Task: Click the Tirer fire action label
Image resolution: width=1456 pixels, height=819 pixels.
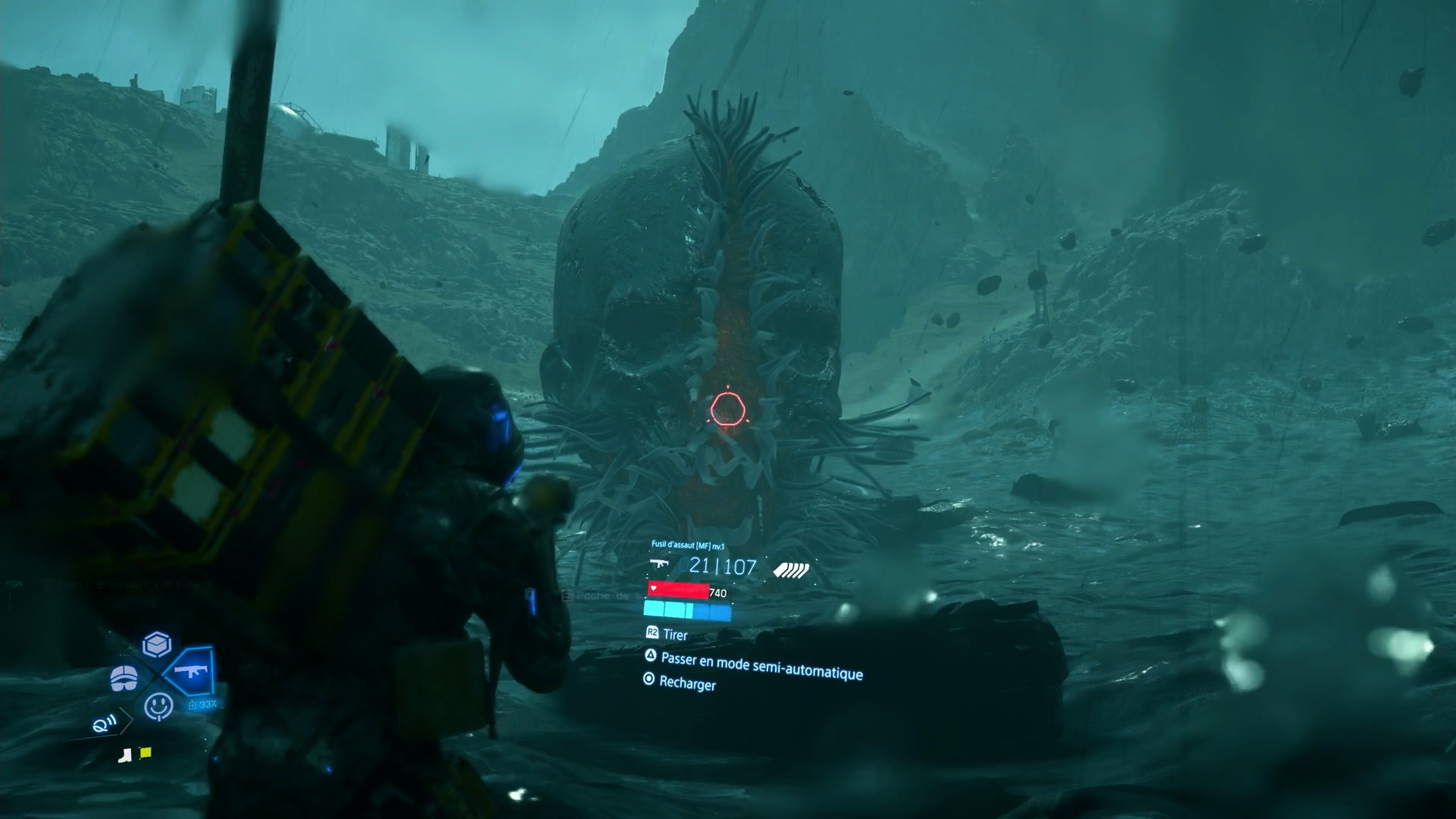Action: (x=674, y=635)
